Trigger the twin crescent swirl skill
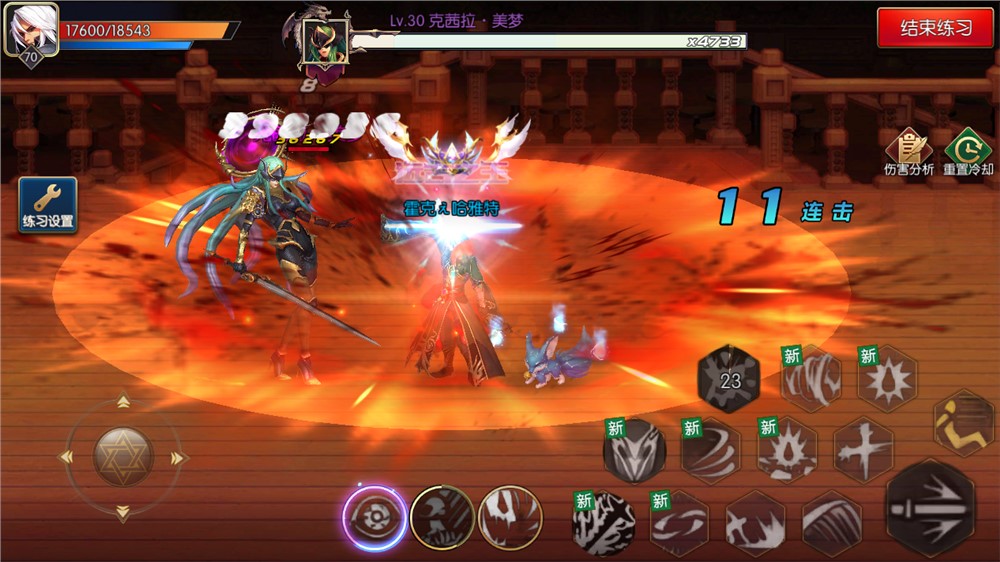This screenshot has height=562, width=1000. coord(679,523)
